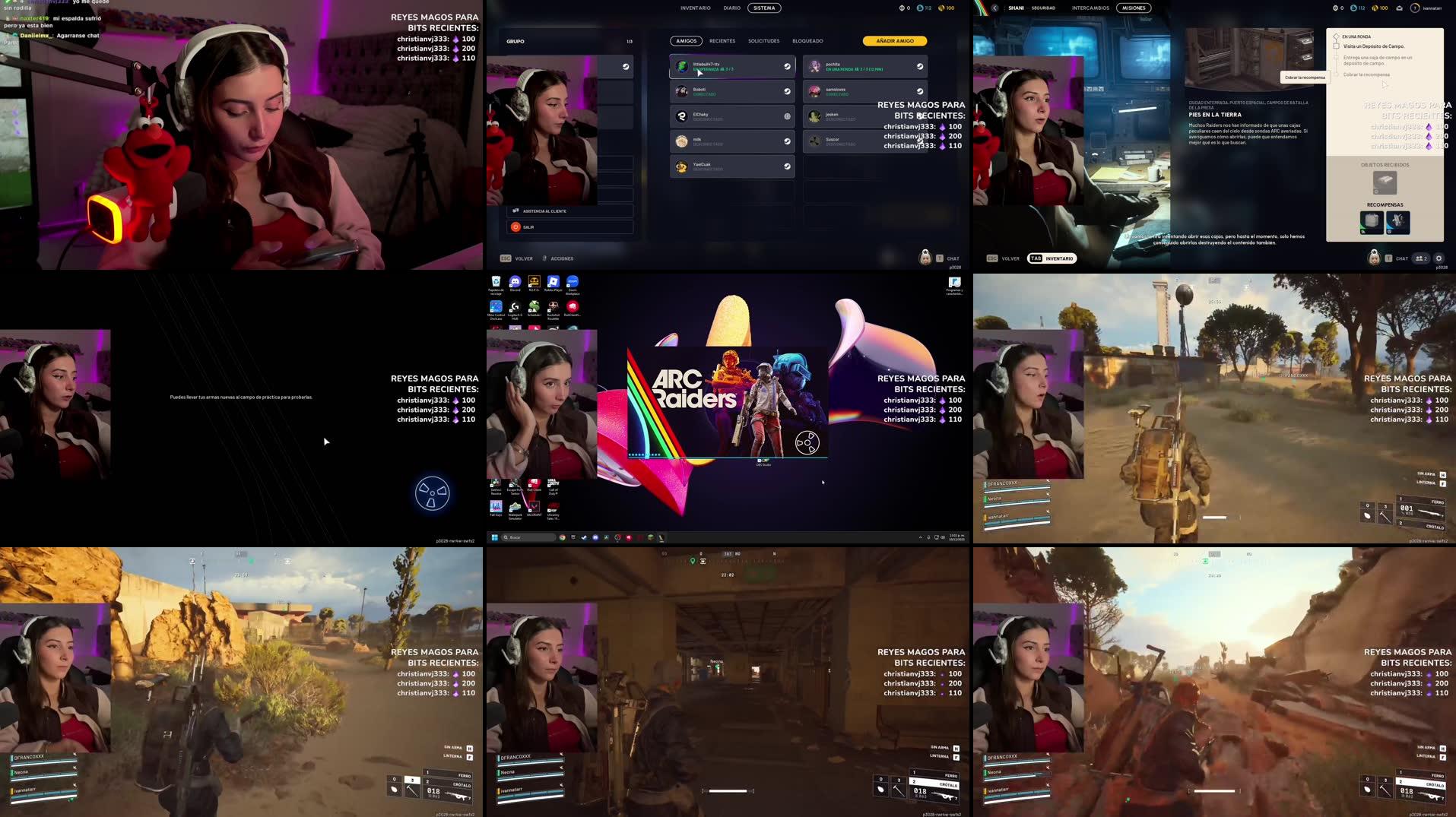Check the 'Visita un Depósito de Campo' objective box
1456x817 pixels.
click(x=1337, y=46)
